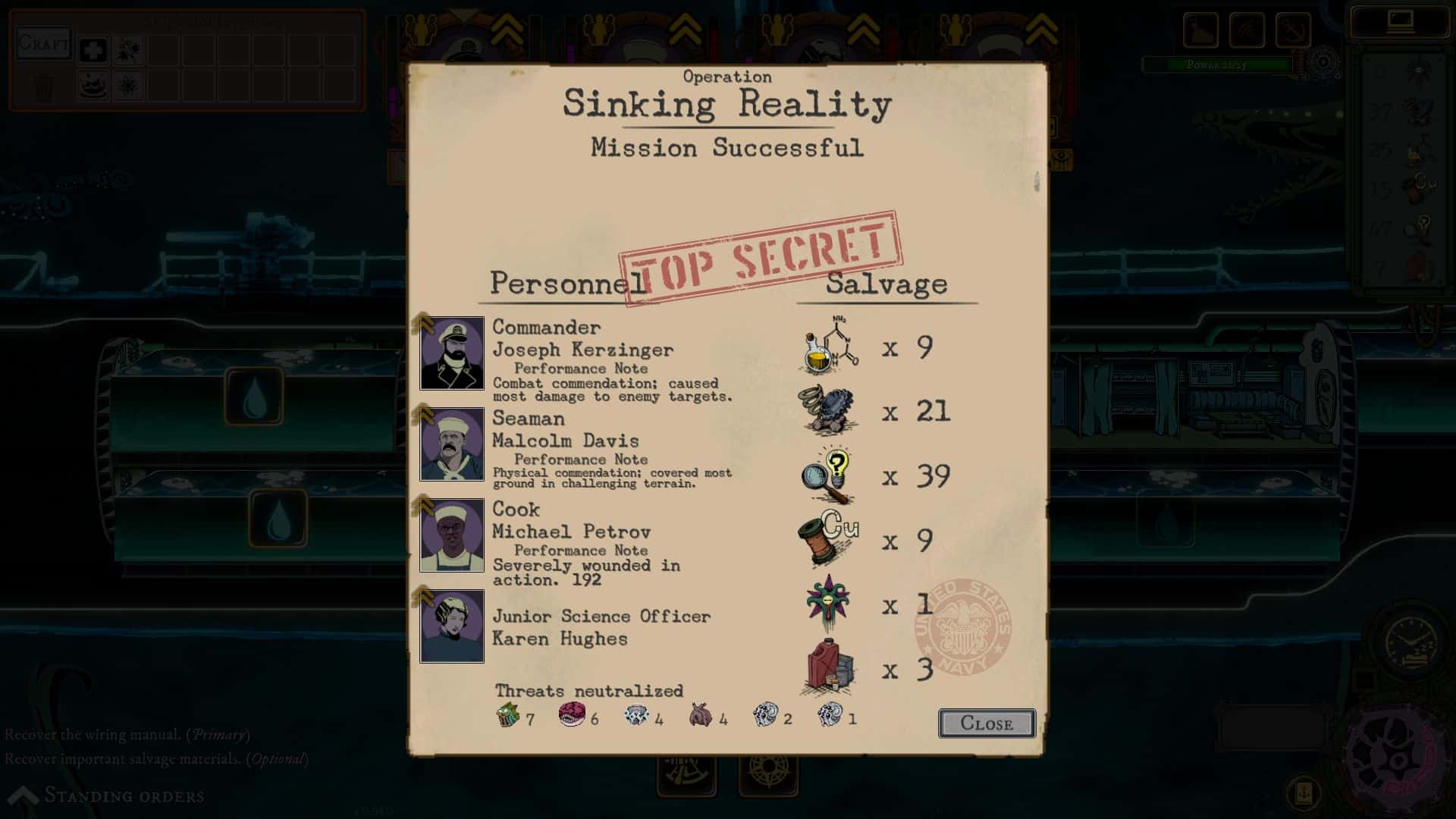
Task: Select the cake item in the crafting panel
Action: pos(94,85)
